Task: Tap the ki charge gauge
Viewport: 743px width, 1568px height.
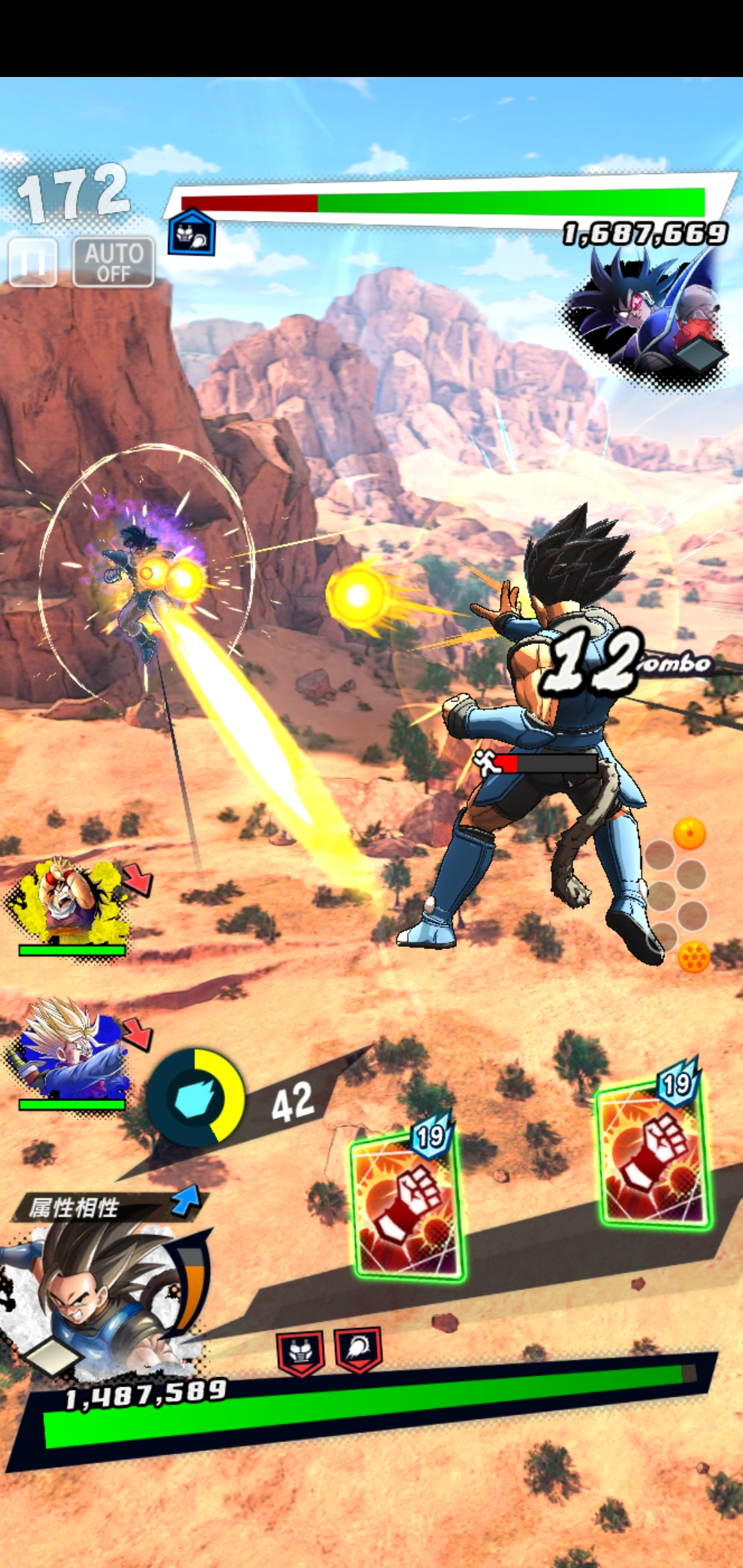Action: click(x=196, y=1098)
